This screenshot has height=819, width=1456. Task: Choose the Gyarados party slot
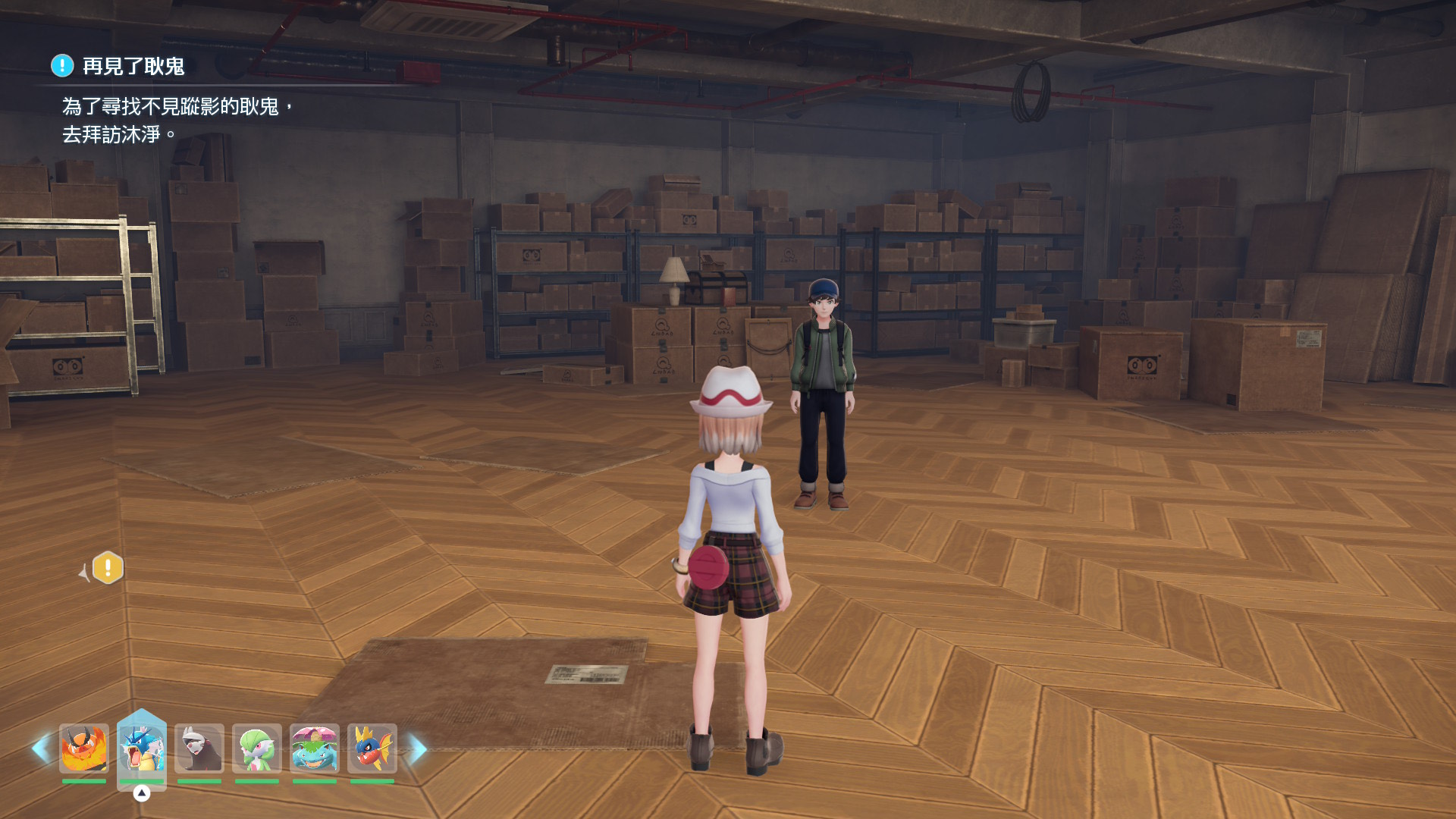pos(141,748)
